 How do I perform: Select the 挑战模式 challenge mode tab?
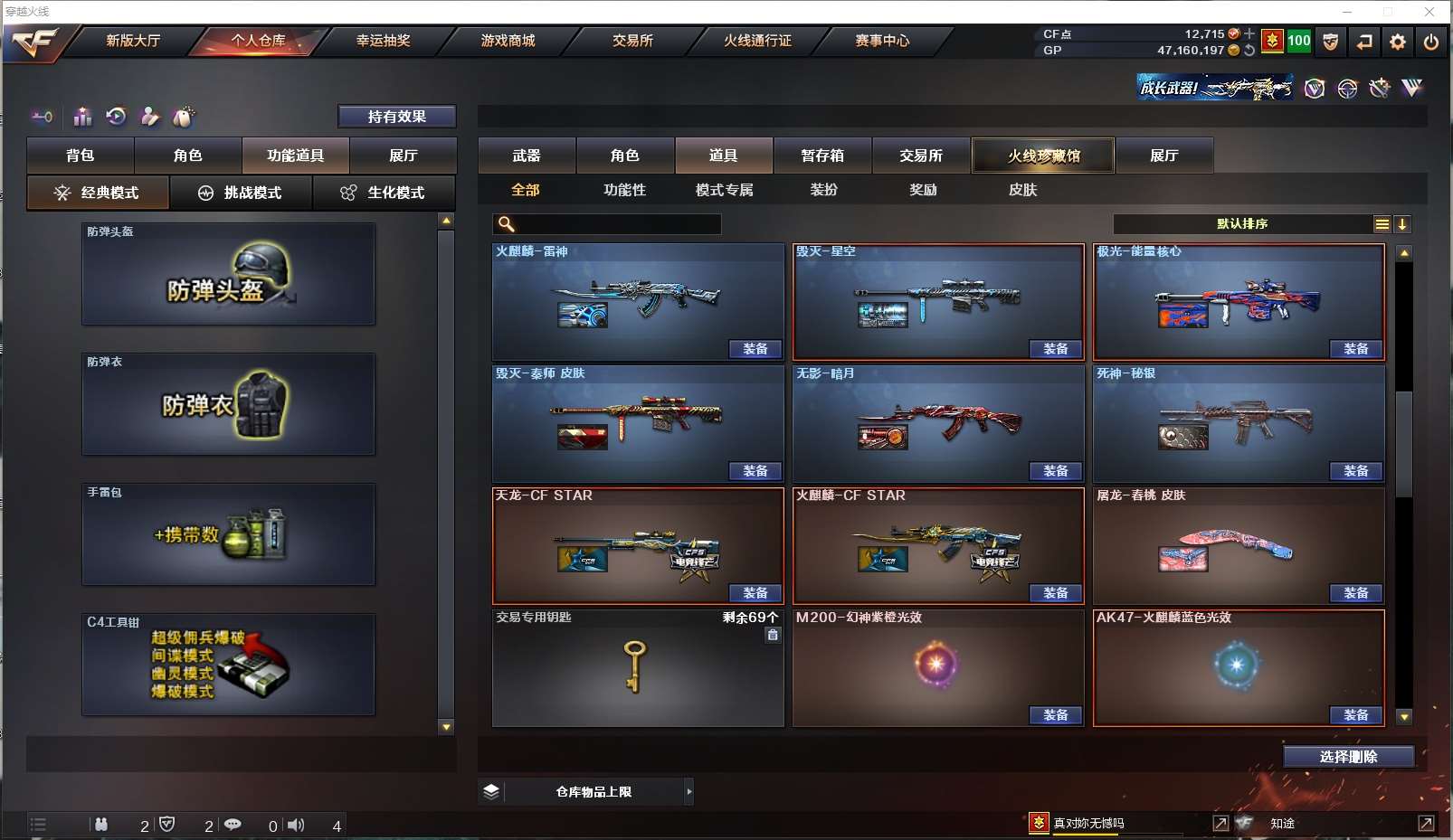coord(241,193)
